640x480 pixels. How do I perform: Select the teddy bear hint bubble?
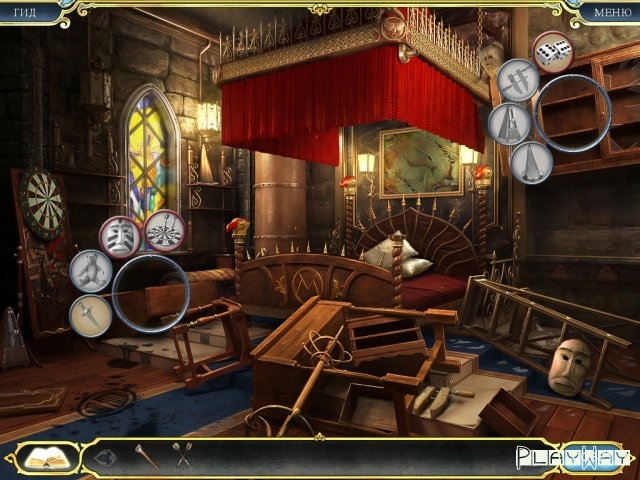click(91, 271)
